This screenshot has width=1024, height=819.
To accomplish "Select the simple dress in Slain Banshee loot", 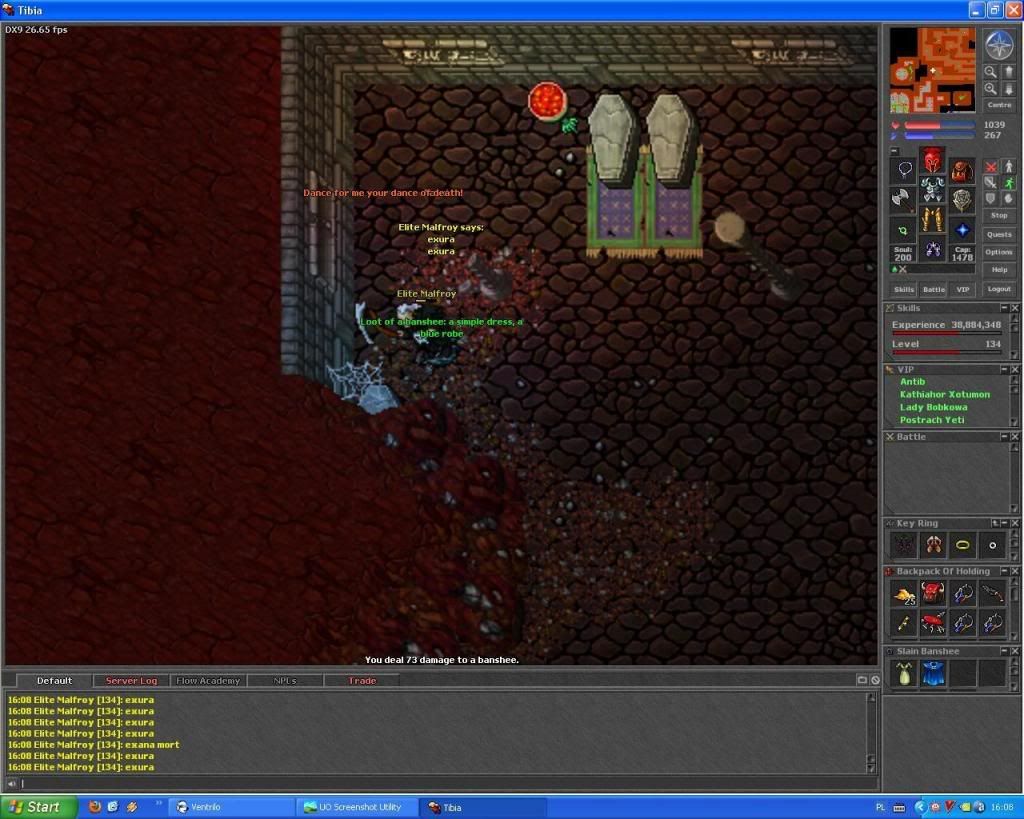I will (904, 675).
